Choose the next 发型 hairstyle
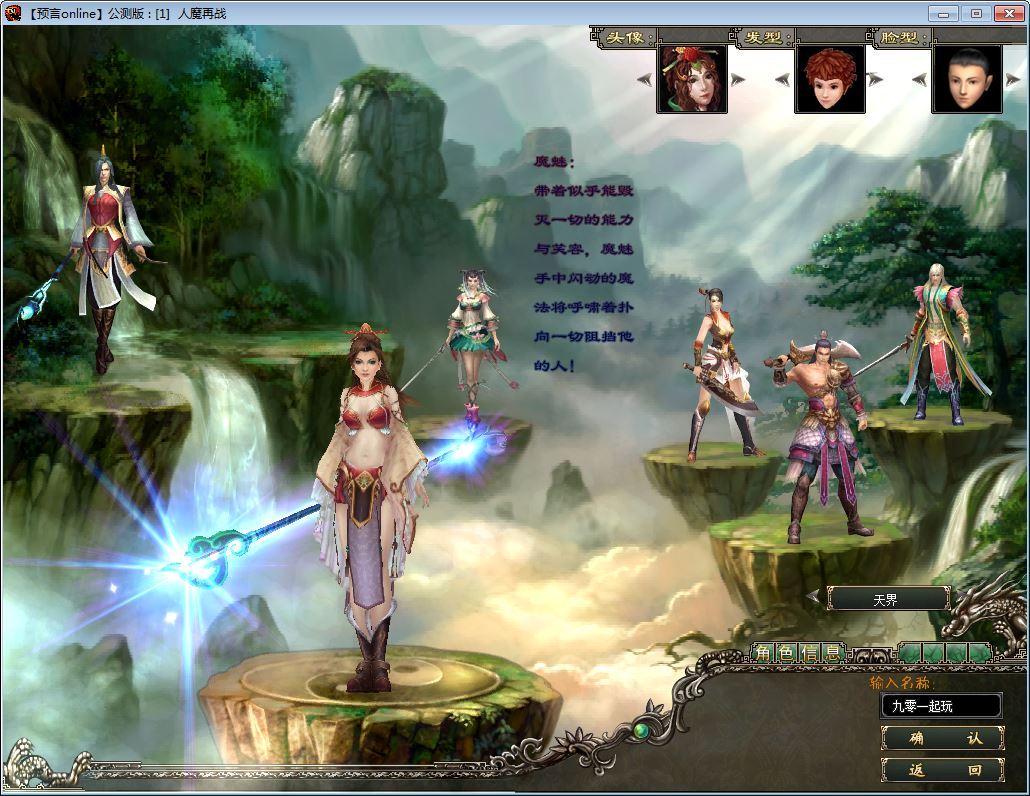Viewport: 1030px width, 796px height. pos(875,79)
